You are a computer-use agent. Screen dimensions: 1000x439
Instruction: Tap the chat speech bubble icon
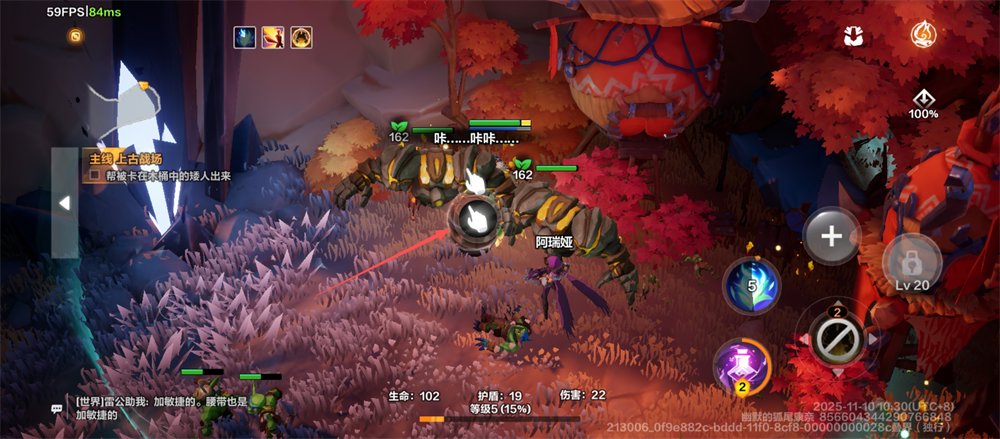[57, 408]
